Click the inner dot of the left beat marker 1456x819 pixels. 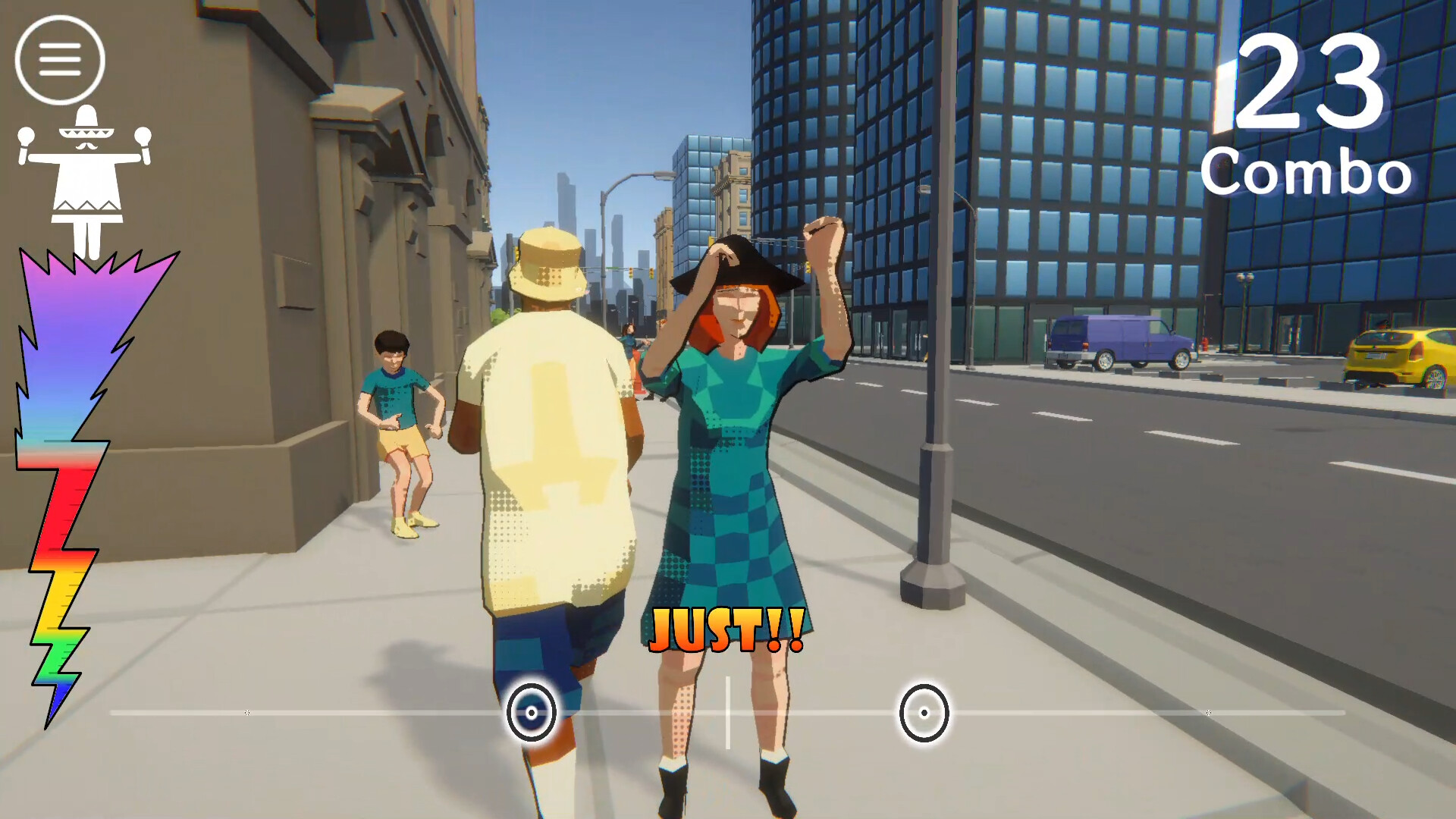tap(533, 714)
